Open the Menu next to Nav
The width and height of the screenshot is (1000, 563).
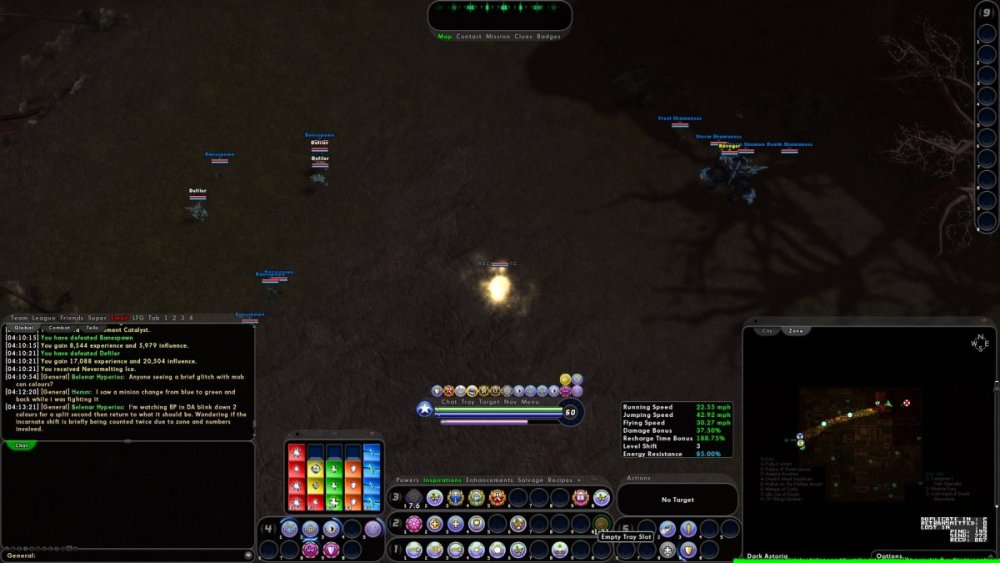point(530,401)
